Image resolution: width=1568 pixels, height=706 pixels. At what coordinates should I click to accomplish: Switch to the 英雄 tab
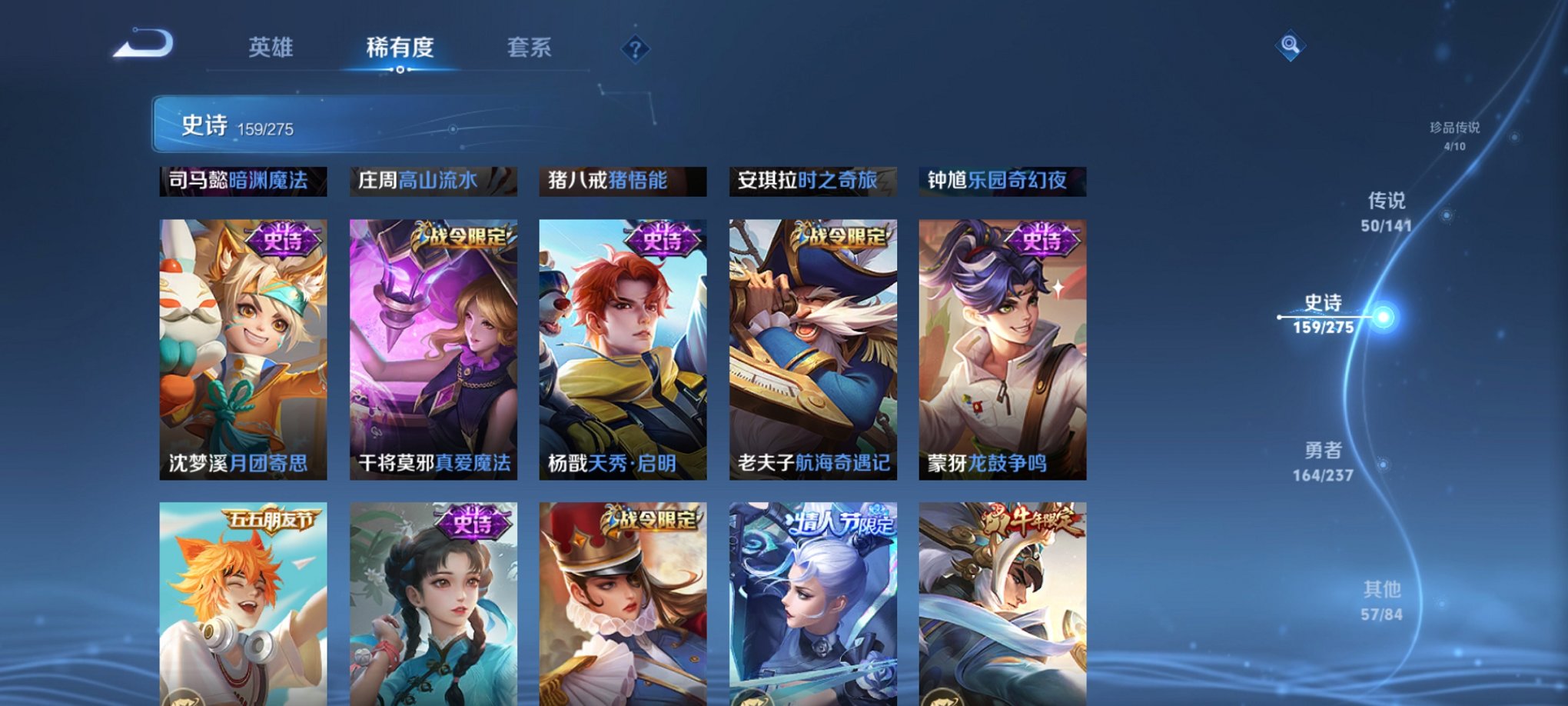tap(271, 48)
